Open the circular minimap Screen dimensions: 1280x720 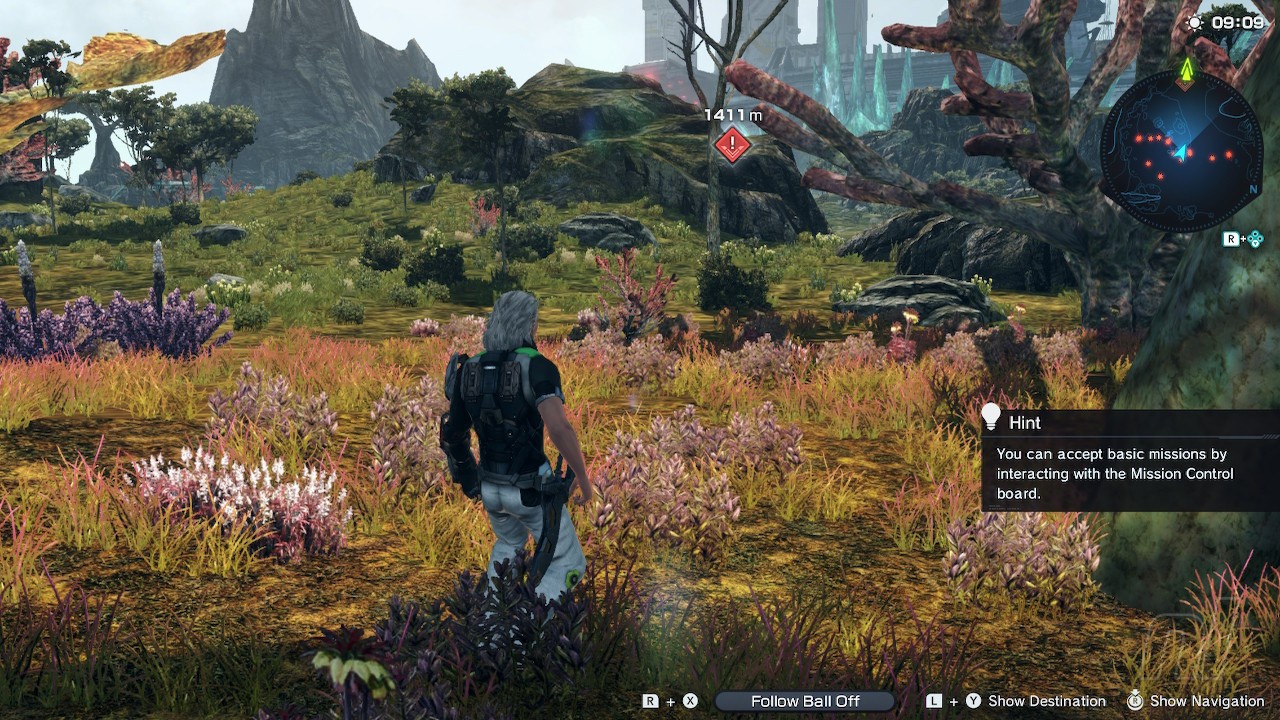point(1180,150)
